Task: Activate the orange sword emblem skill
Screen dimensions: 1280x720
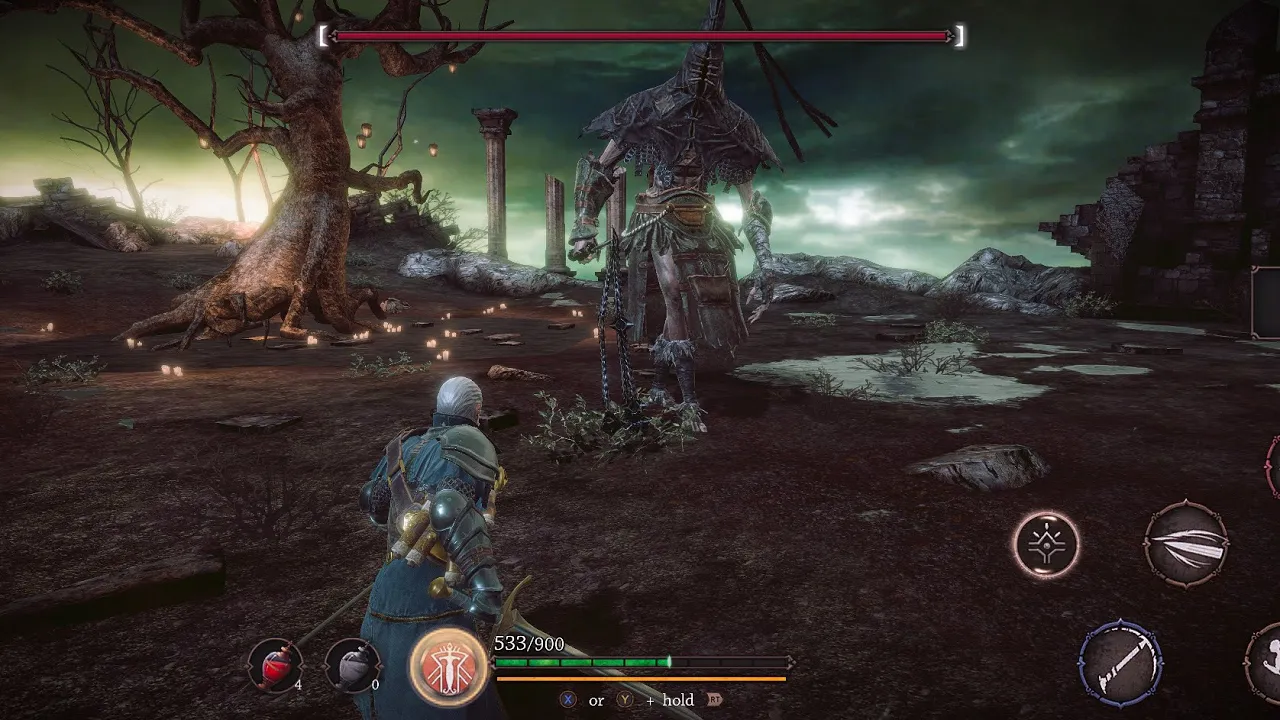Action: 447,665
